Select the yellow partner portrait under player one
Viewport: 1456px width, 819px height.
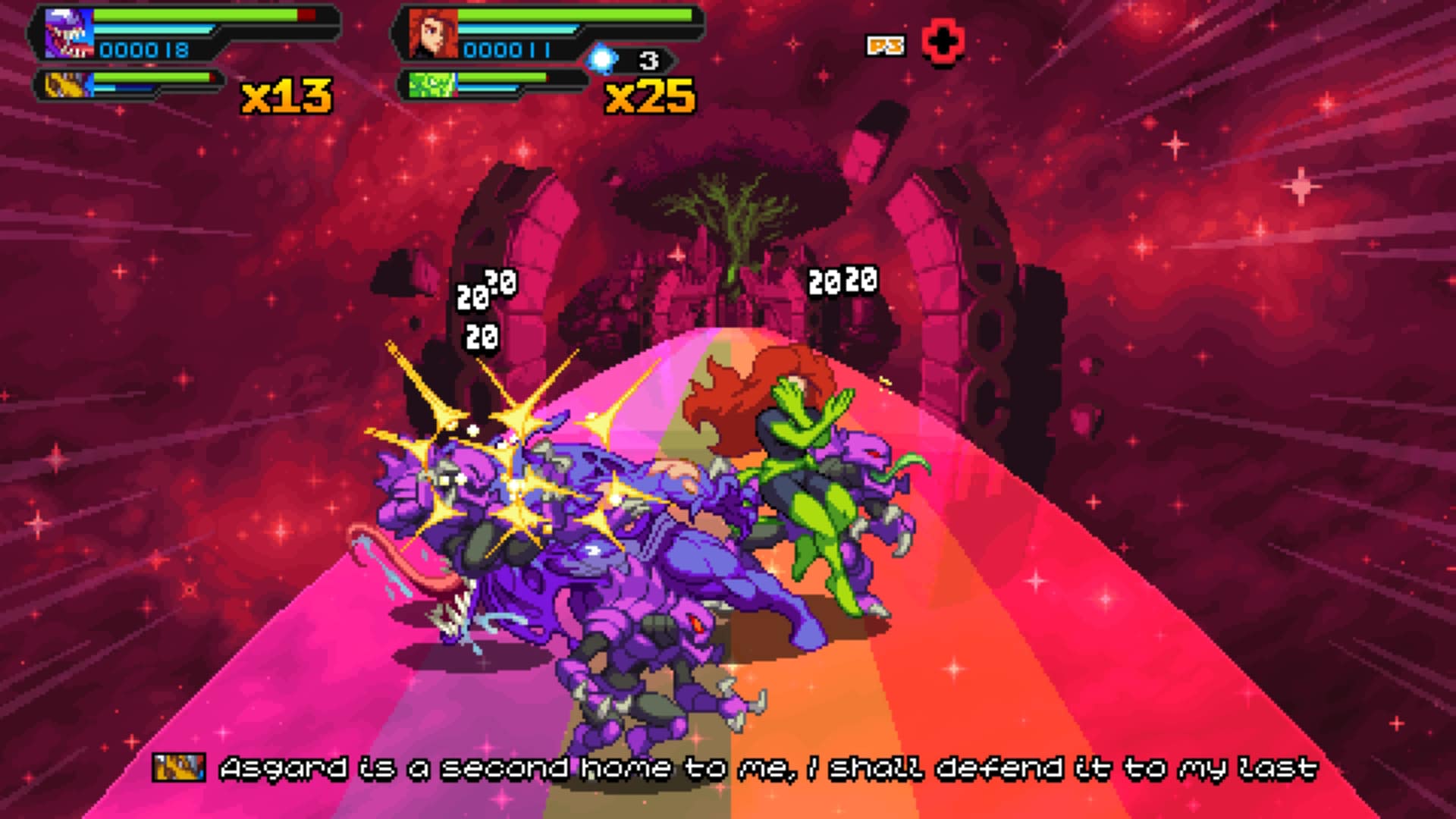click(x=67, y=84)
